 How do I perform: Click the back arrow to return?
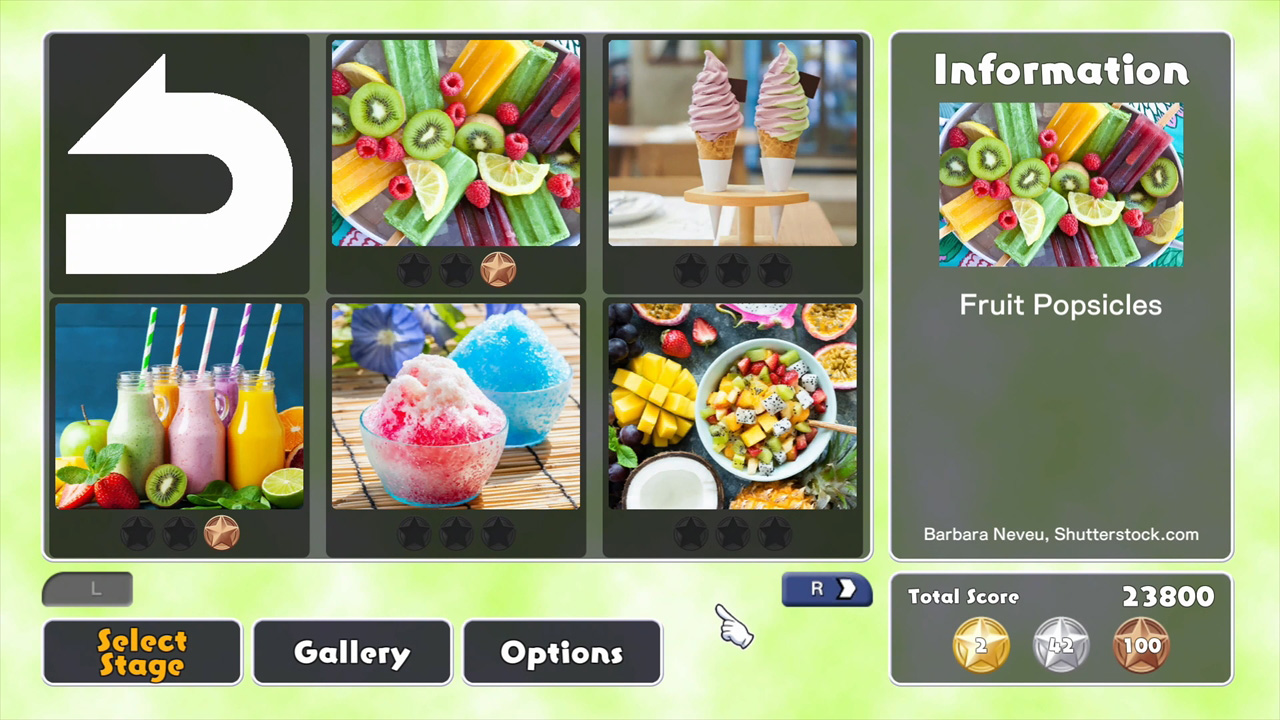pyautogui.click(x=178, y=163)
